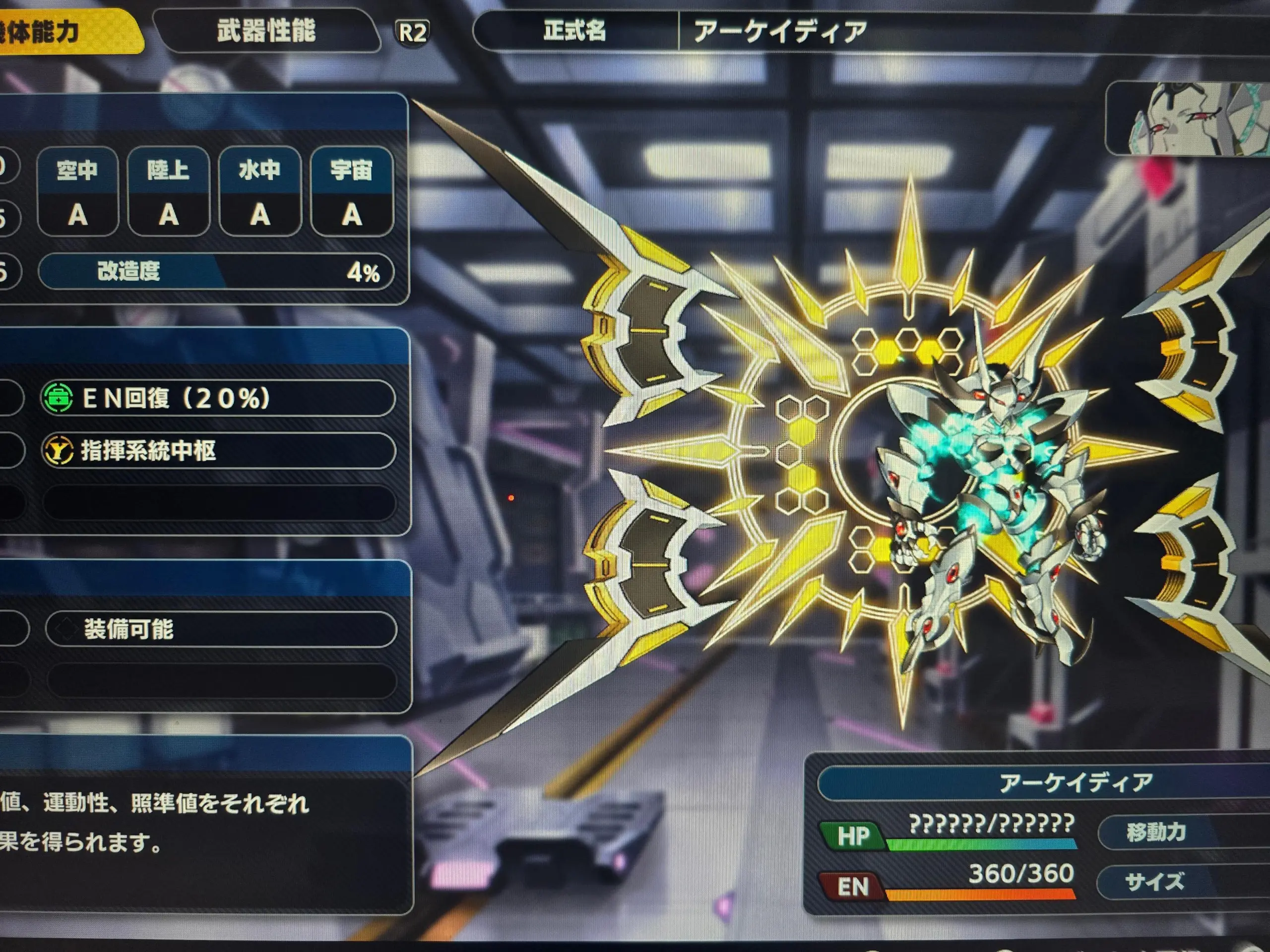Click the 装備可能 parts slot

220,629
